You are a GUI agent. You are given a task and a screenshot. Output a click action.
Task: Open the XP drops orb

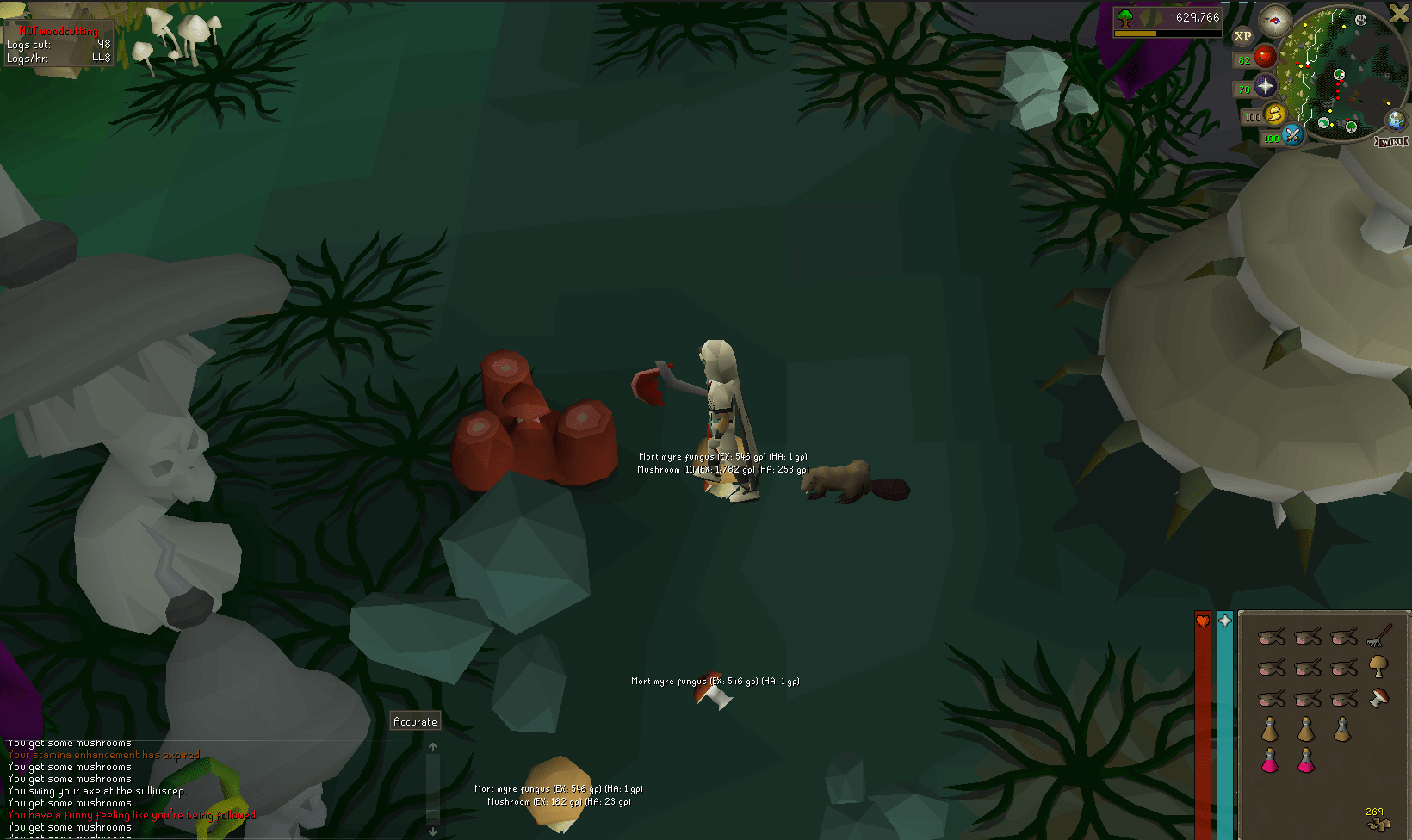[x=1243, y=35]
